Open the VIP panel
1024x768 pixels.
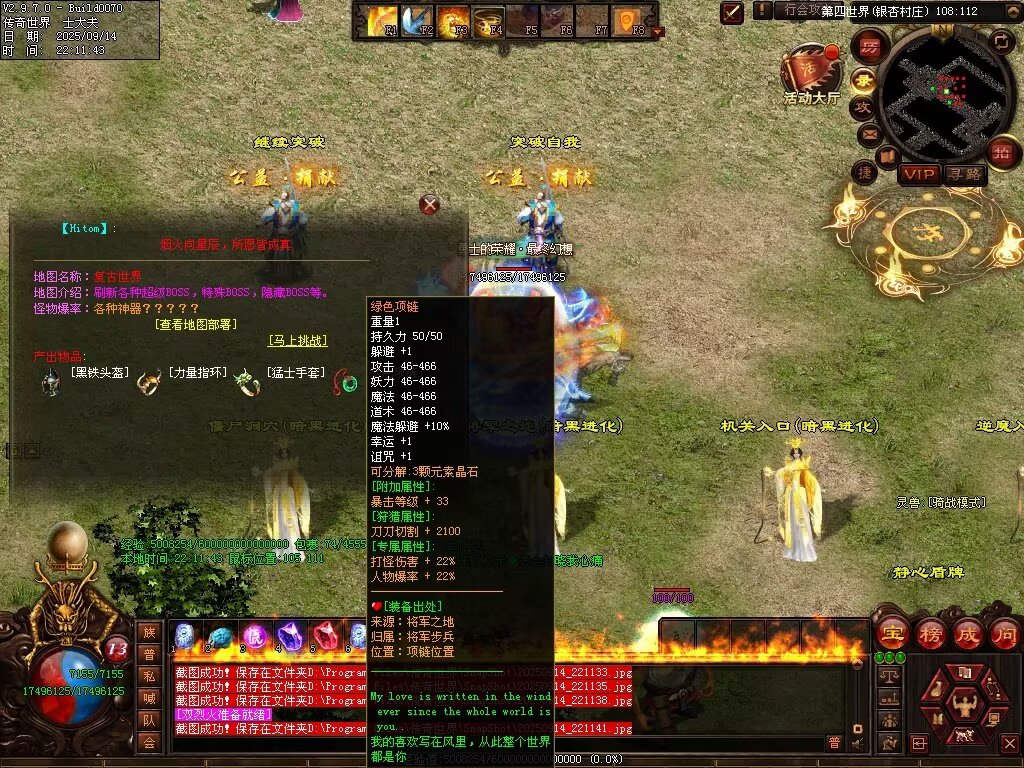[x=918, y=174]
